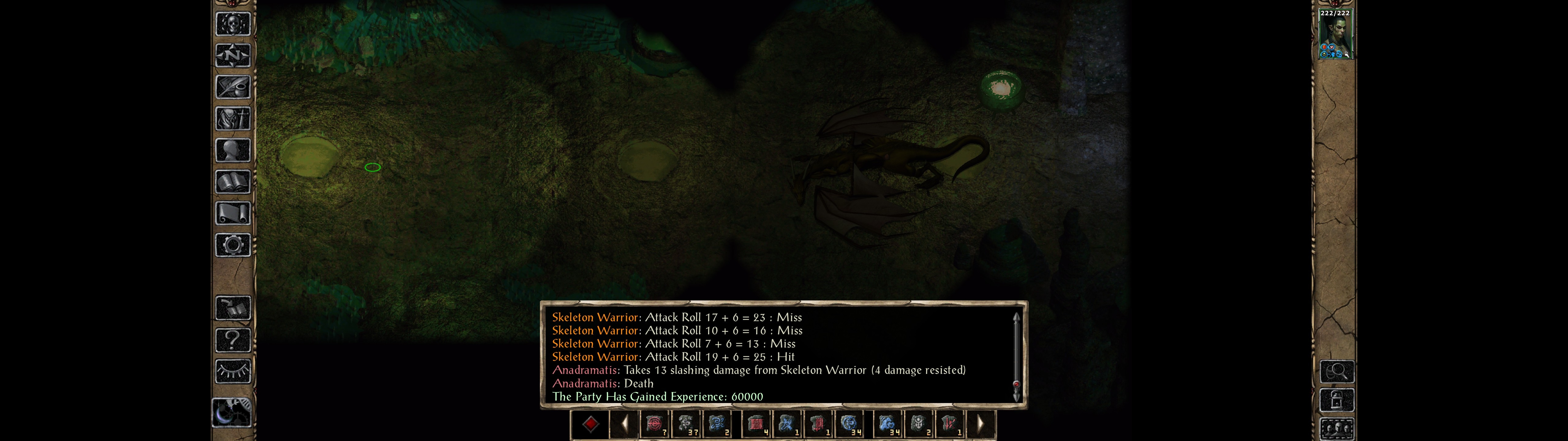Open the mage spellbook button
1568x441 pixels.
click(232, 182)
